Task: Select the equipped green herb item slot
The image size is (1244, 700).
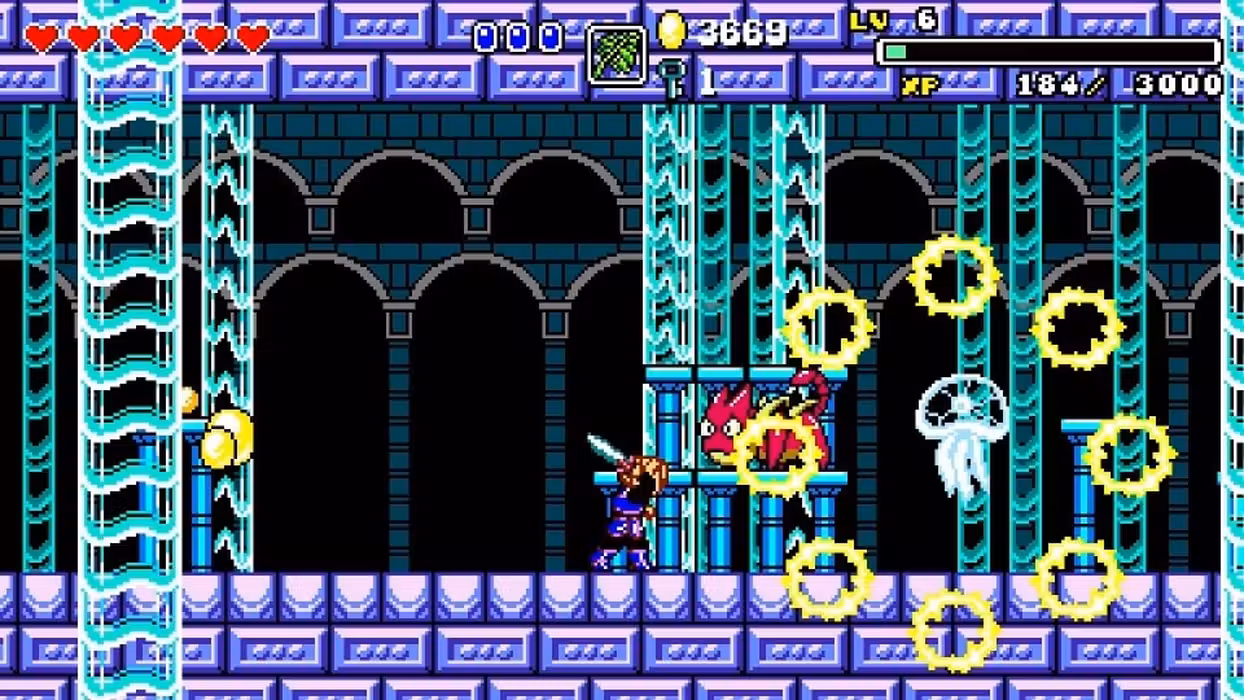Action: tap(616, 55)
